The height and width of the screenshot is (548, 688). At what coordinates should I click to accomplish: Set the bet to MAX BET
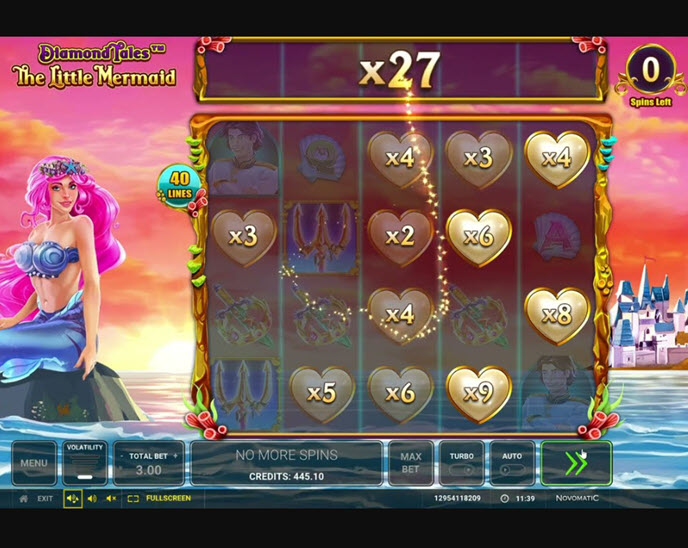point(411,463)
